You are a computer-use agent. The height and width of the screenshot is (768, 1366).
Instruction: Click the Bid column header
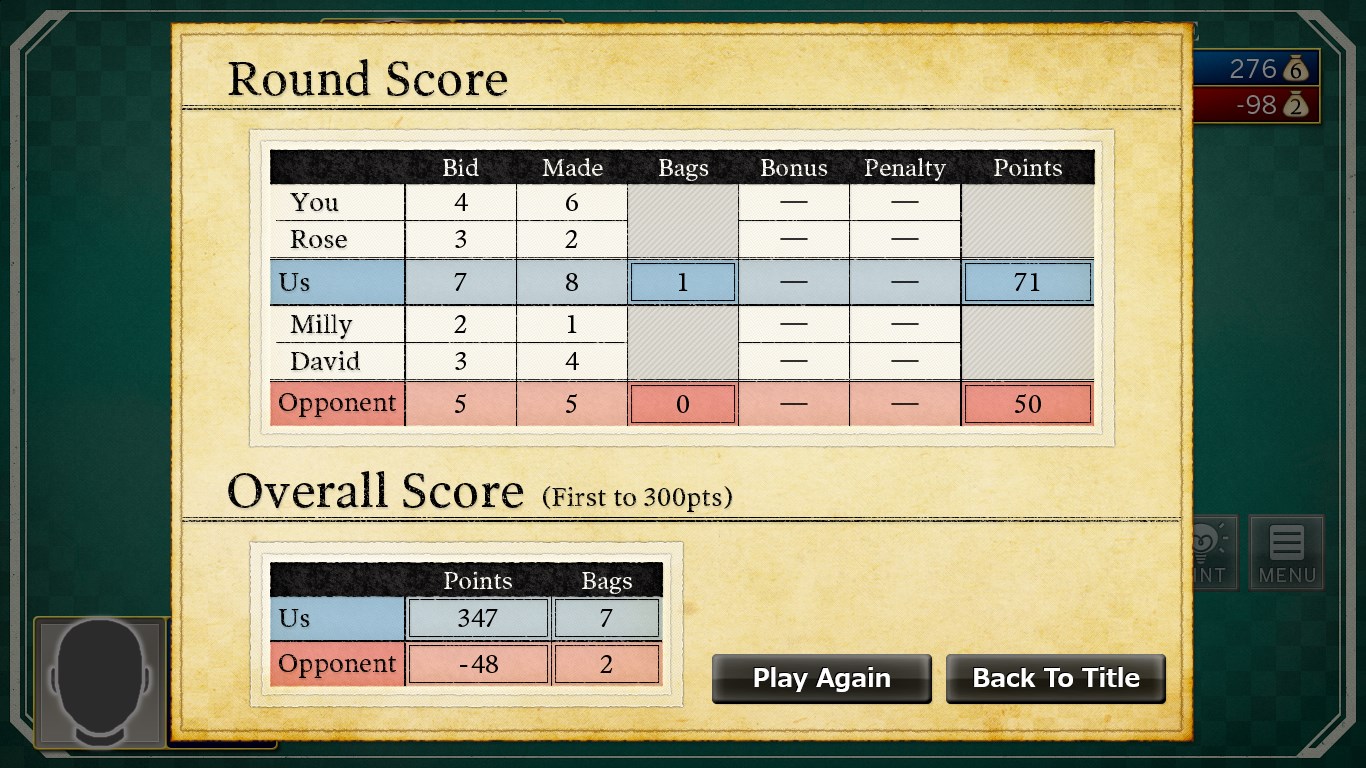click(x=460, y=168)
